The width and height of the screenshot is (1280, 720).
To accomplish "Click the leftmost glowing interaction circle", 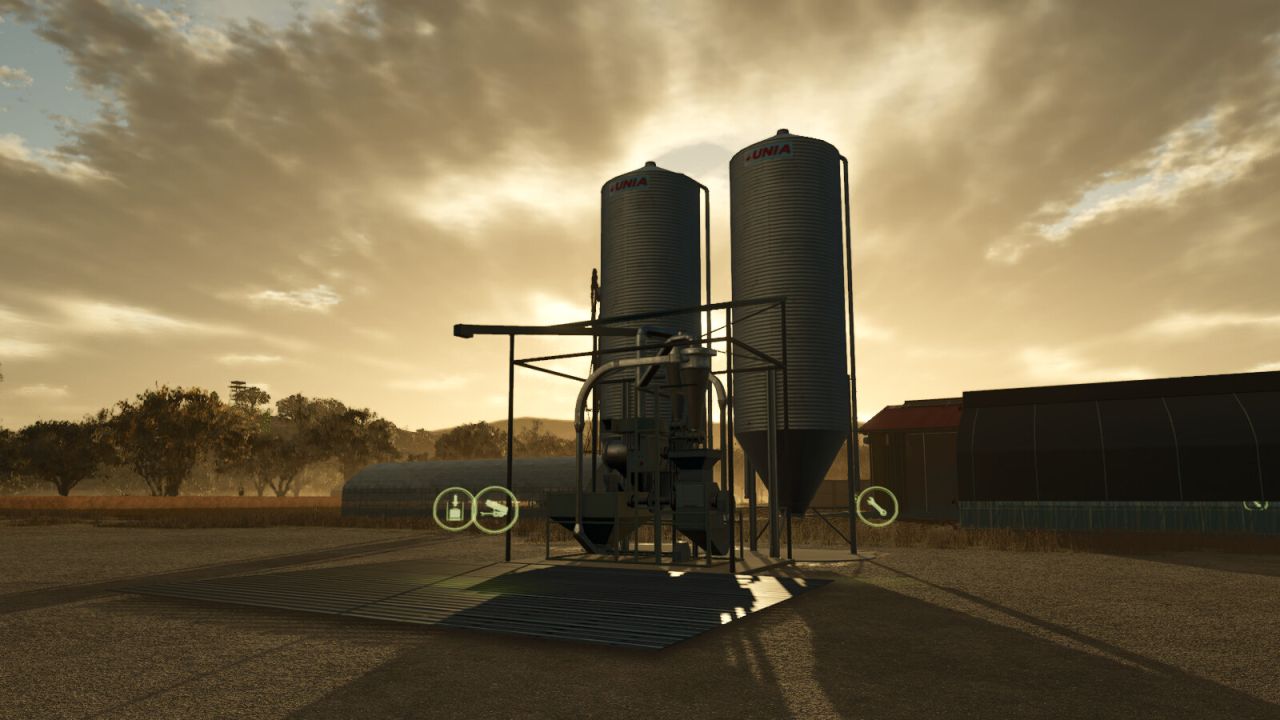I will (x=454, y=507).
